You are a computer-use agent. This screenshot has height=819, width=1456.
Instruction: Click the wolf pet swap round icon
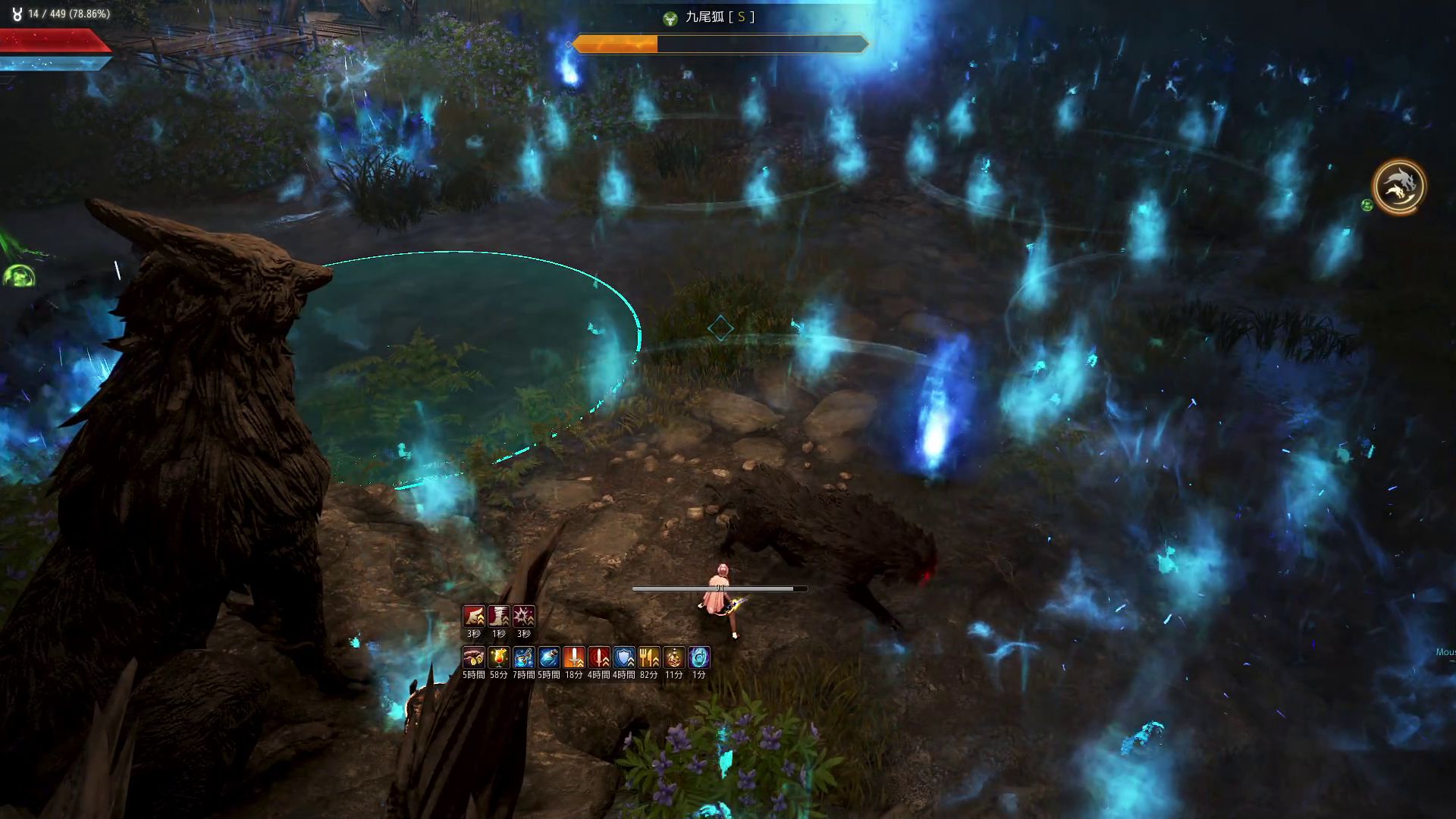pyautogui.click(x=1398, y=187)
